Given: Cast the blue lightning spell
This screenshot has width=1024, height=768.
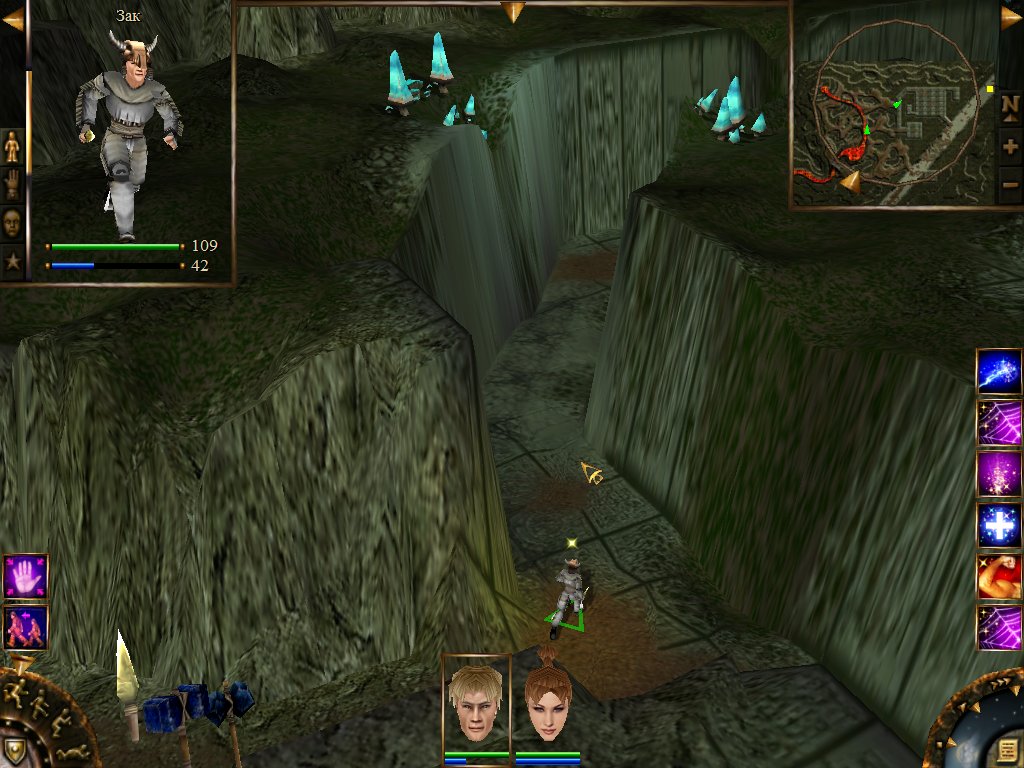Looking at the screenshot, I should (999, 372).
